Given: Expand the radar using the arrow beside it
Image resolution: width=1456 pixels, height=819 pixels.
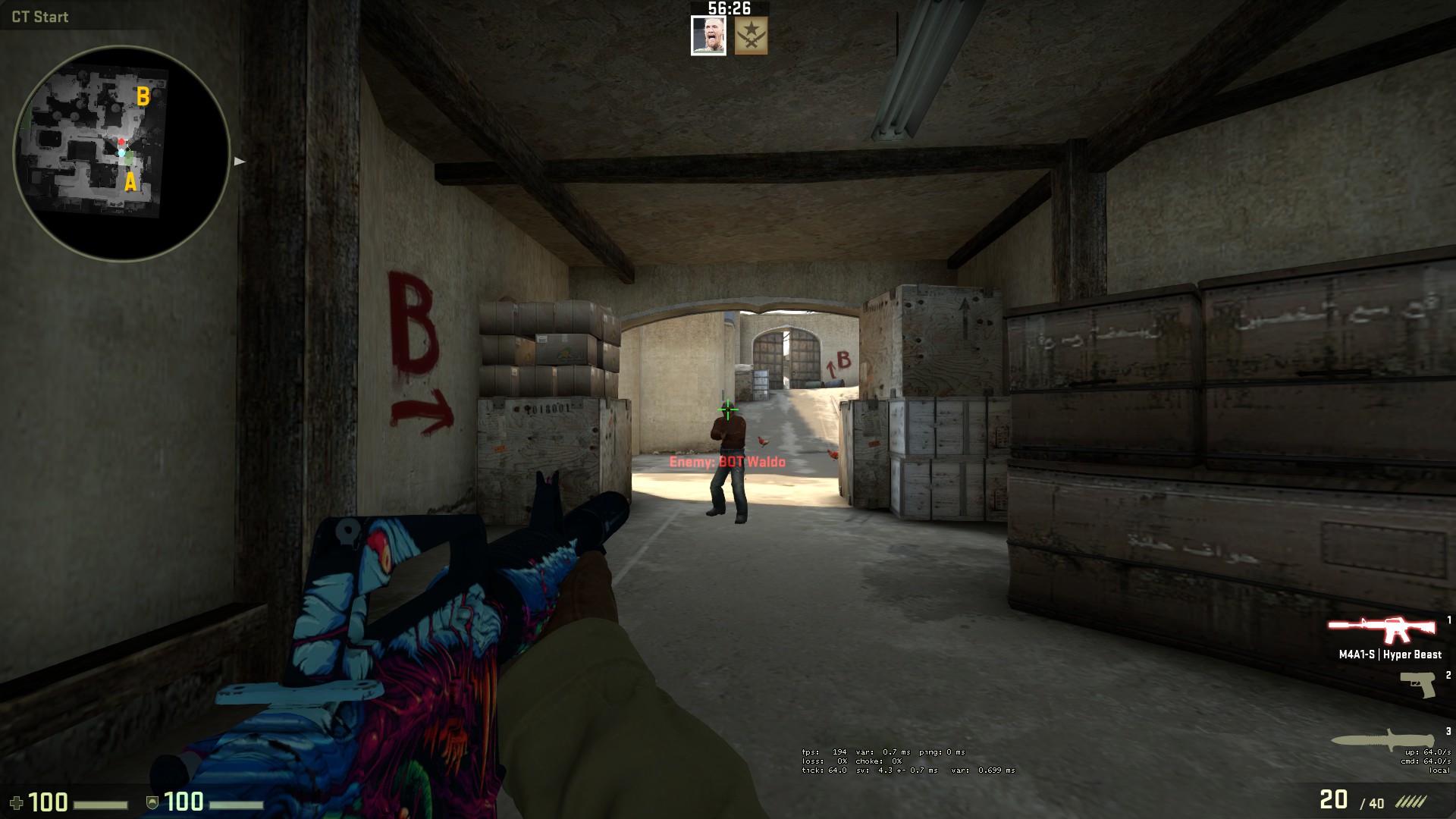Looking at the screenshot, I should pos(240,161).
